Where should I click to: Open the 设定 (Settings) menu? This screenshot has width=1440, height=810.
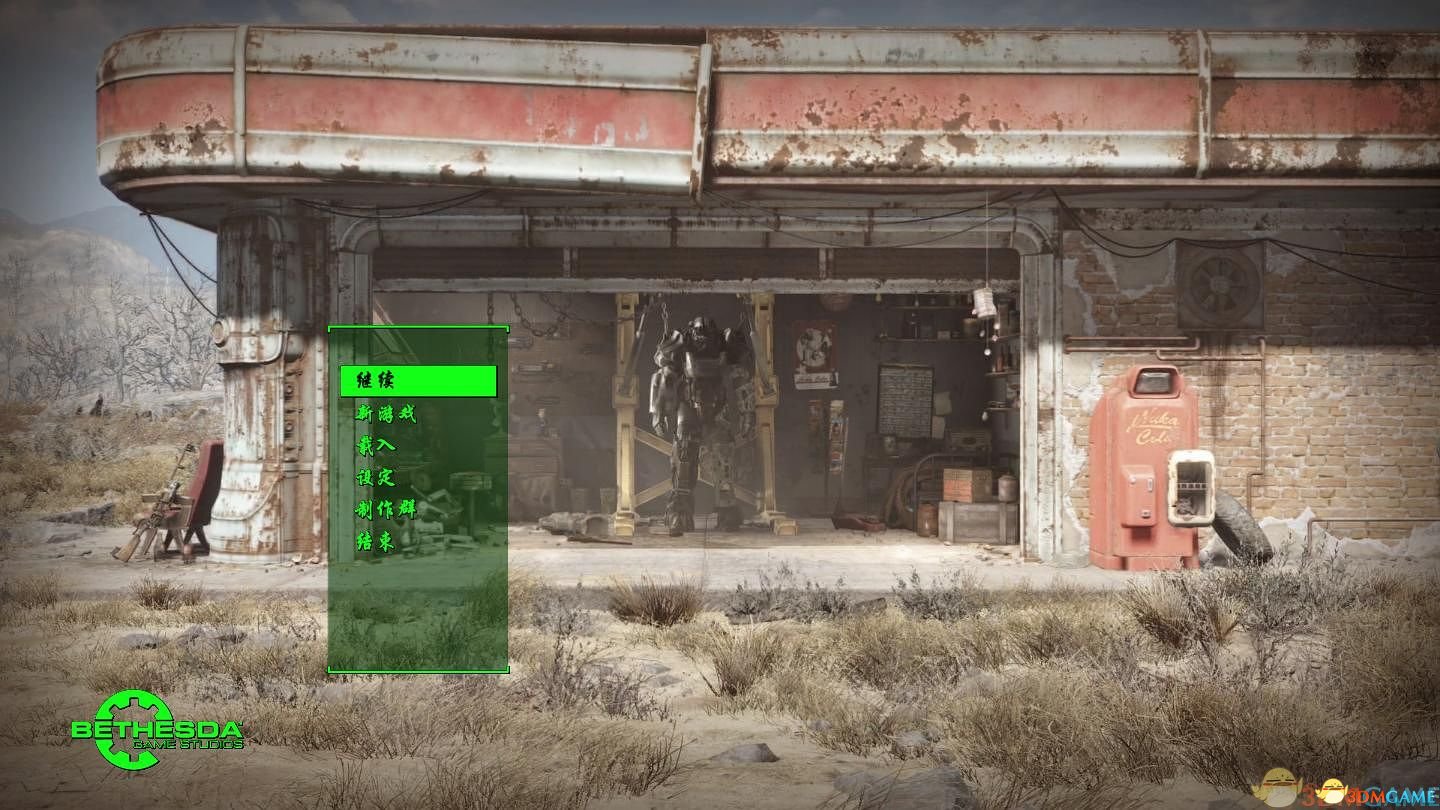pyautogui.click(x=376, y=478)
